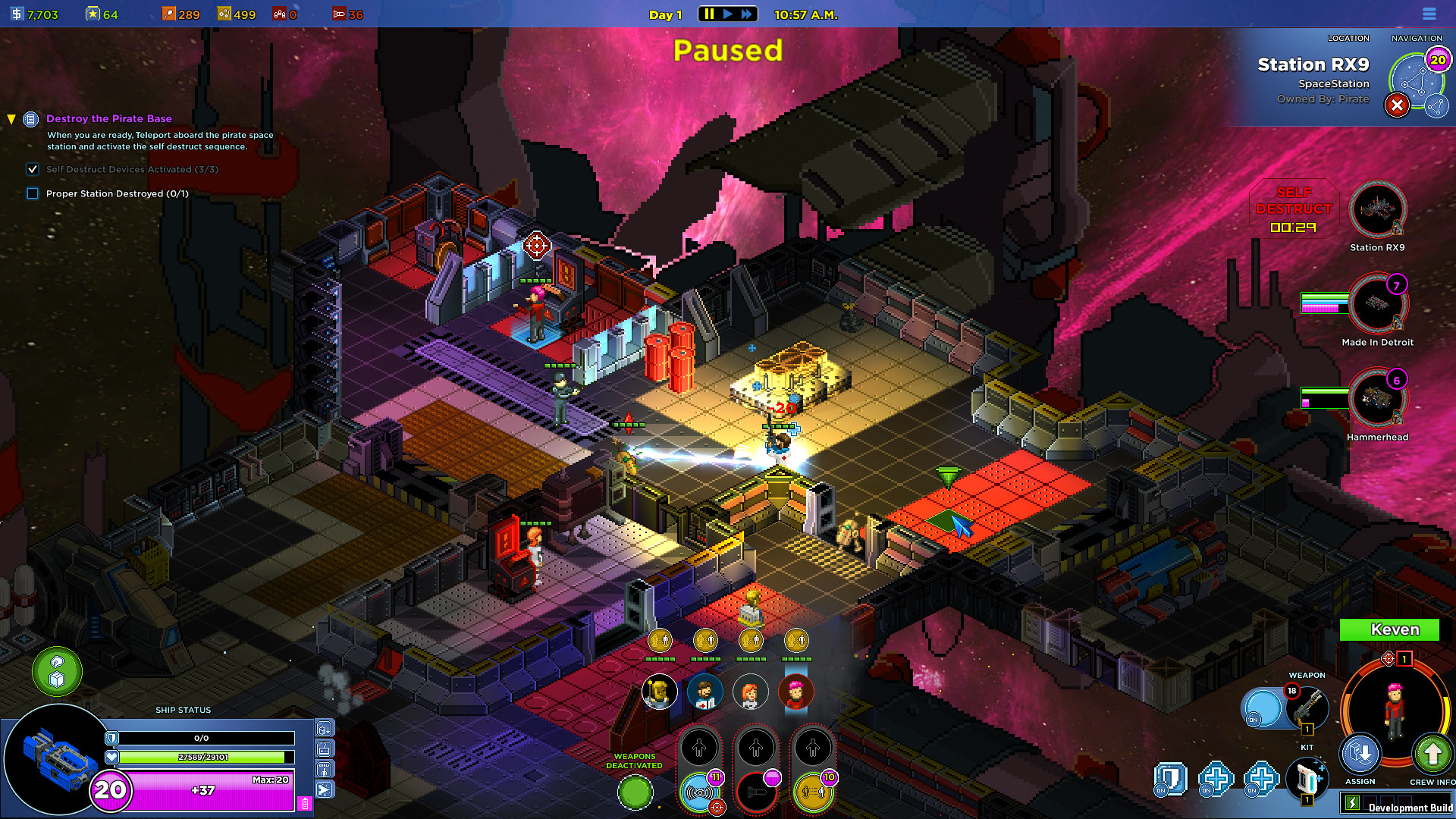Select the bearded medic crew portrait

click(x=704, y=692)
